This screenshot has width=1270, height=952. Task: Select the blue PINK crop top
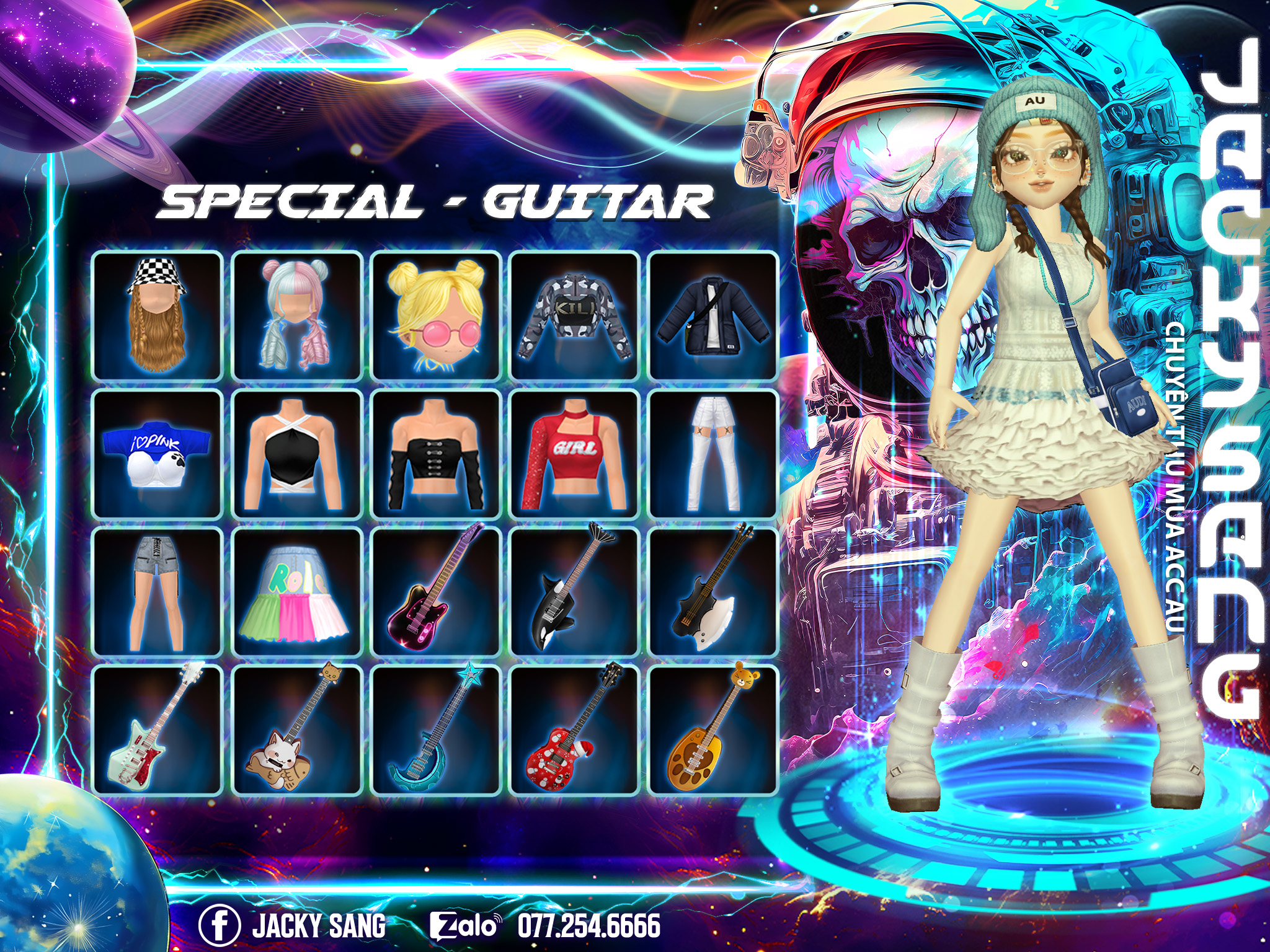(158, 454)
